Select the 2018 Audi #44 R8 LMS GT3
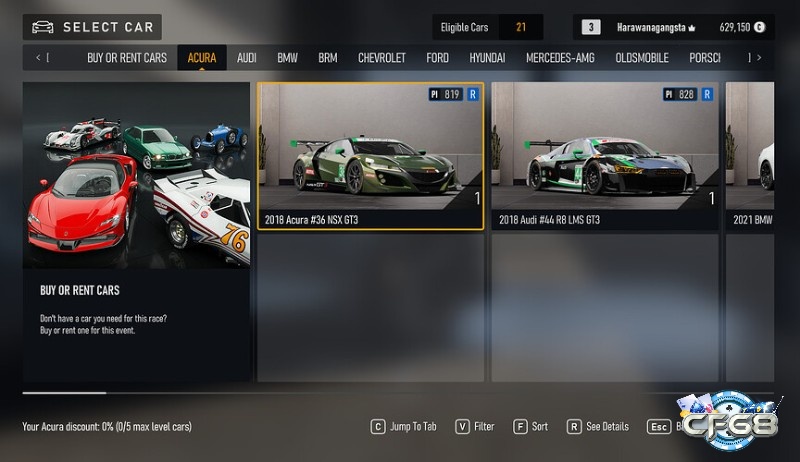 (x=604, y=156)
